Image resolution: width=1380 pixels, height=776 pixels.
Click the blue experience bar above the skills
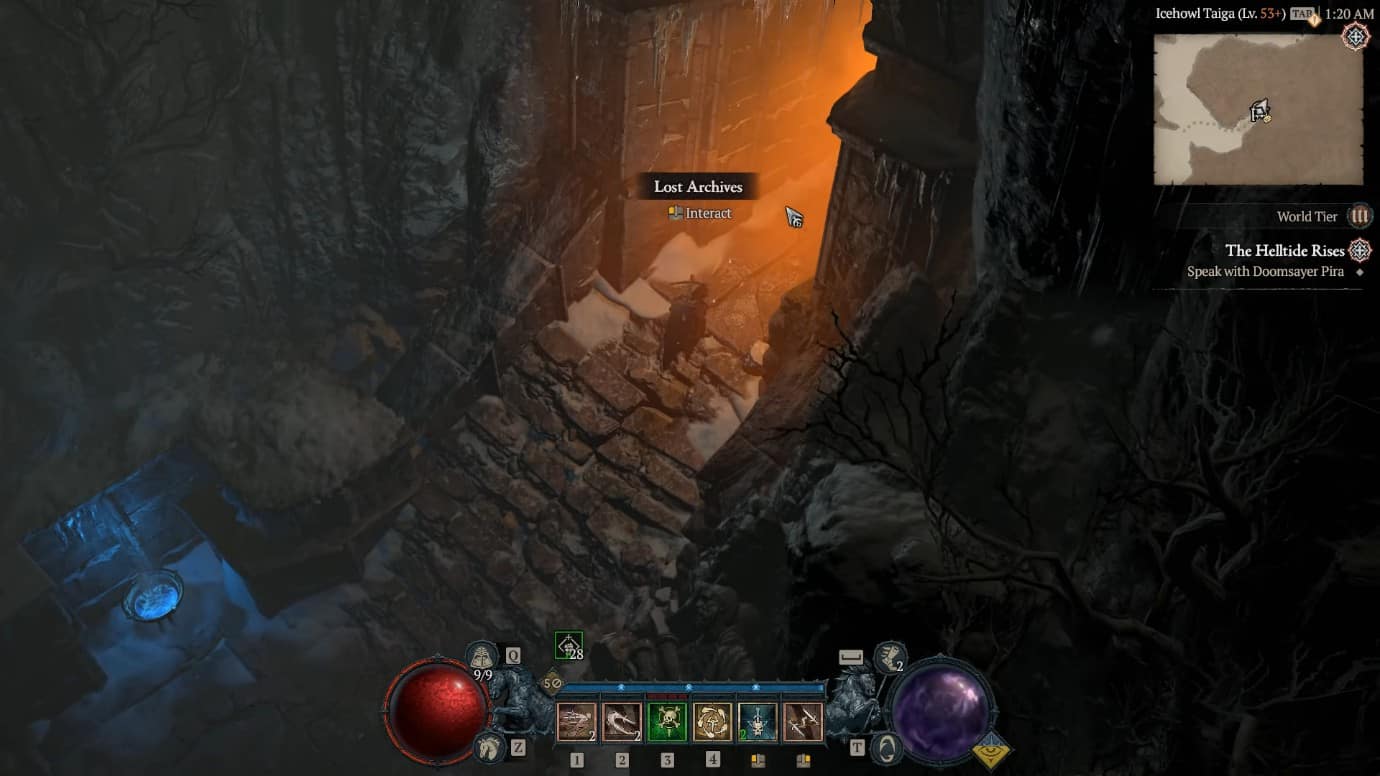[x=690, y=689]
